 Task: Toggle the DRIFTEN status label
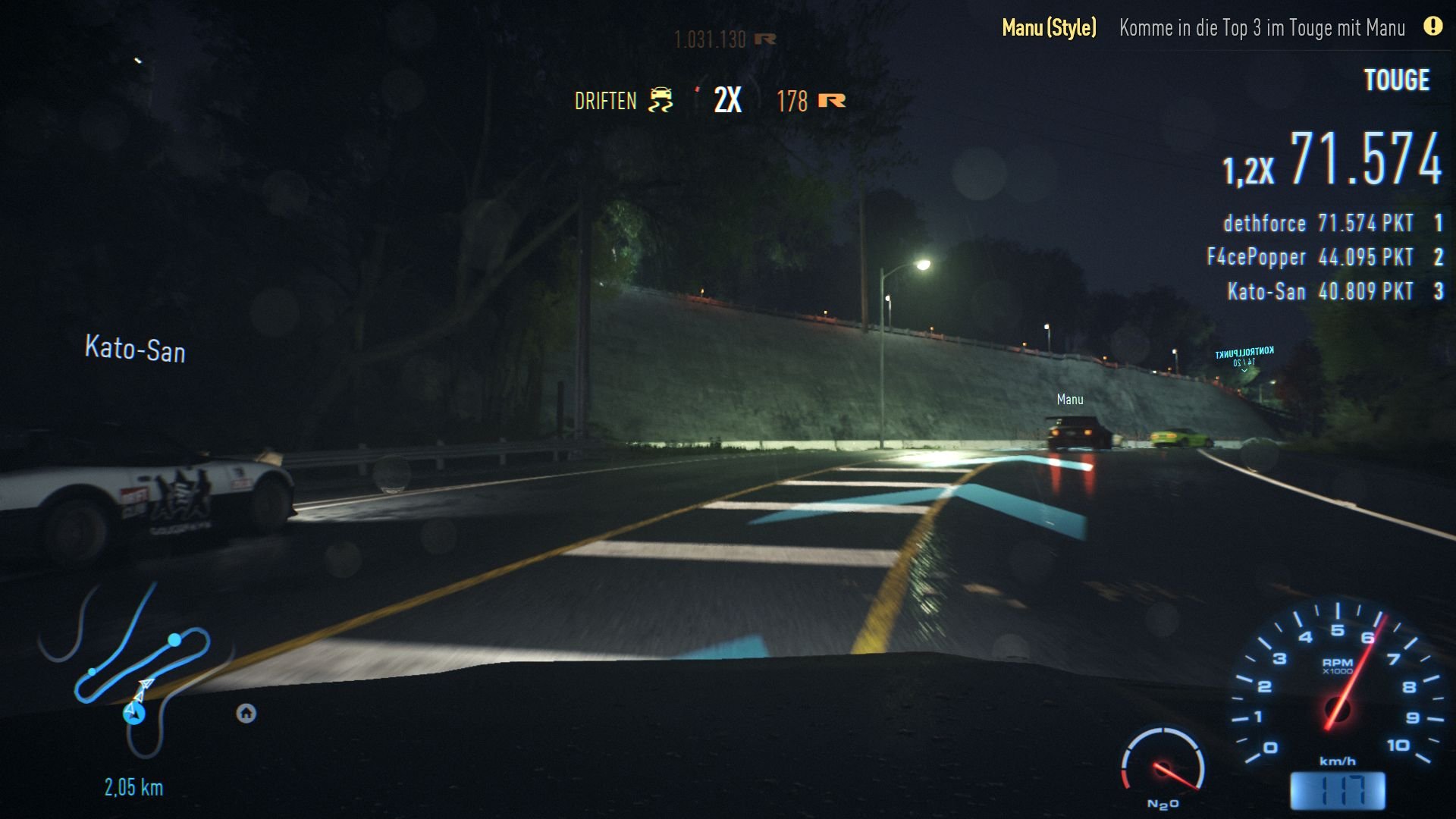[605, 99]
